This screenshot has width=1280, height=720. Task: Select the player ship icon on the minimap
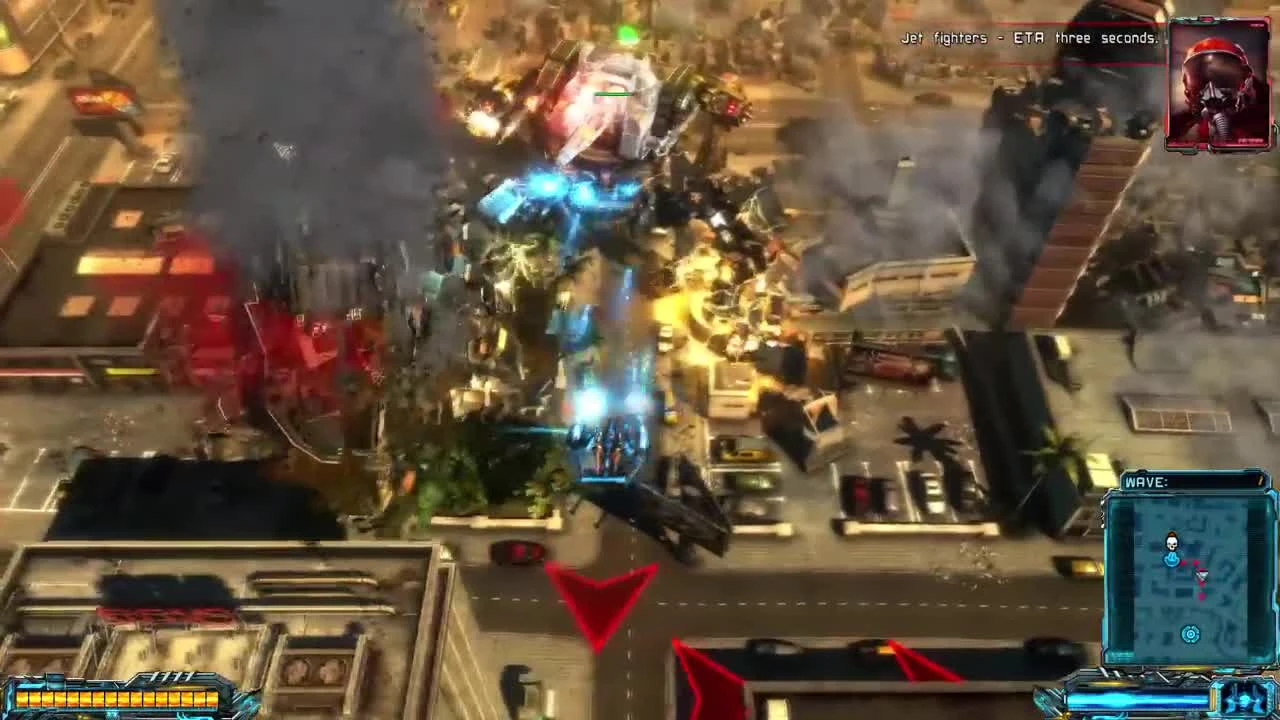[1170, 558]
